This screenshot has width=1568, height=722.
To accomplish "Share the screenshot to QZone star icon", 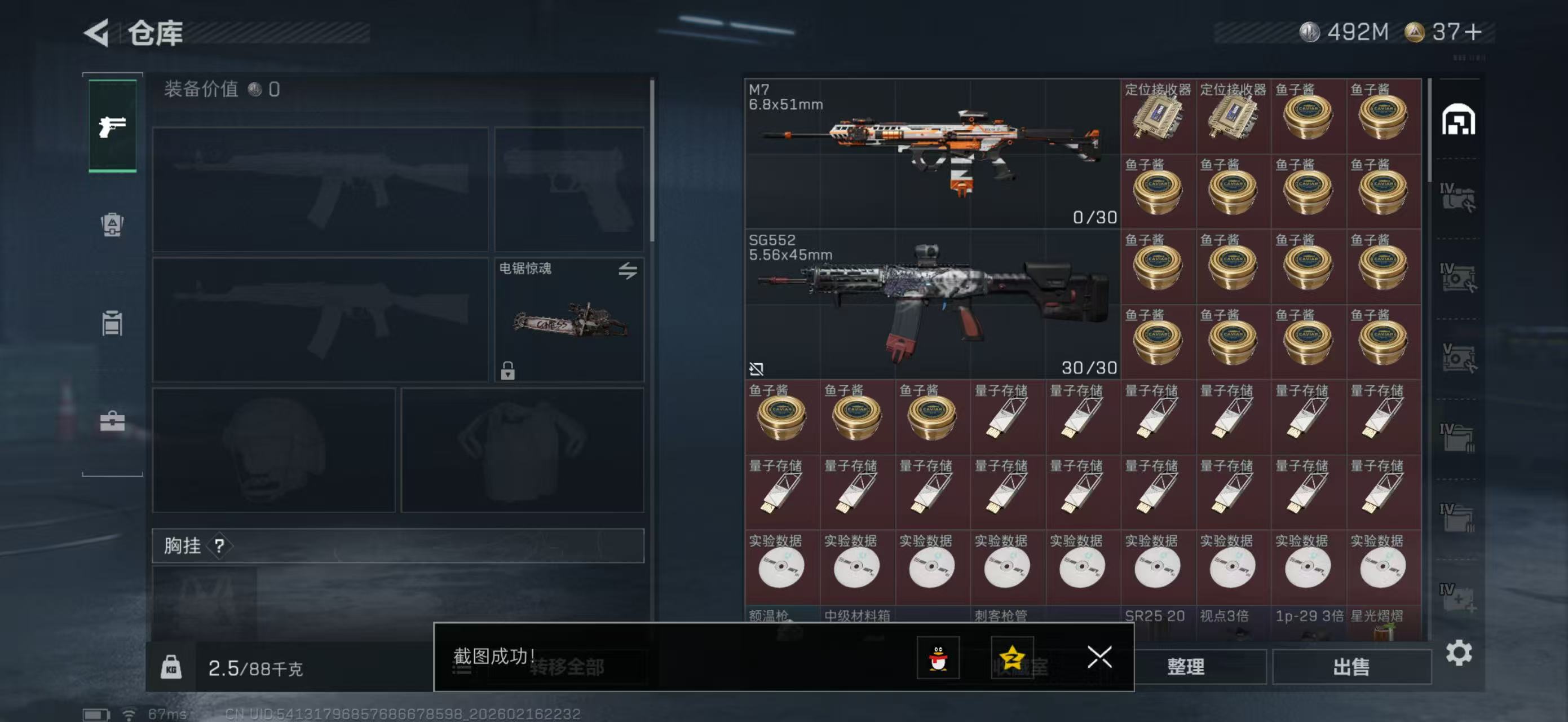I will pos(1012,658).
